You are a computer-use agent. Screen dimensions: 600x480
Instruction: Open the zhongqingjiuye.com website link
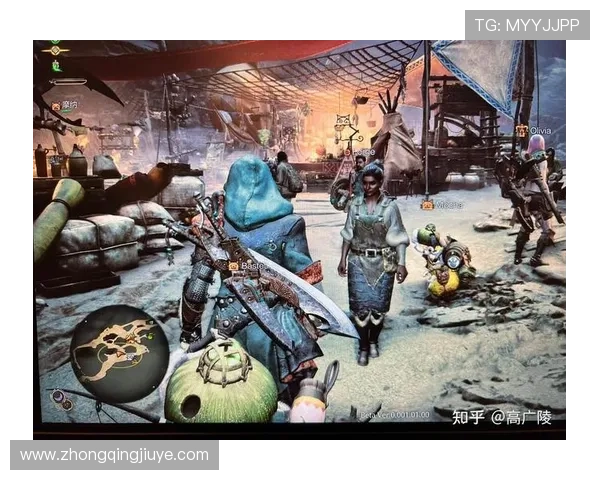(x=115, y=455)
